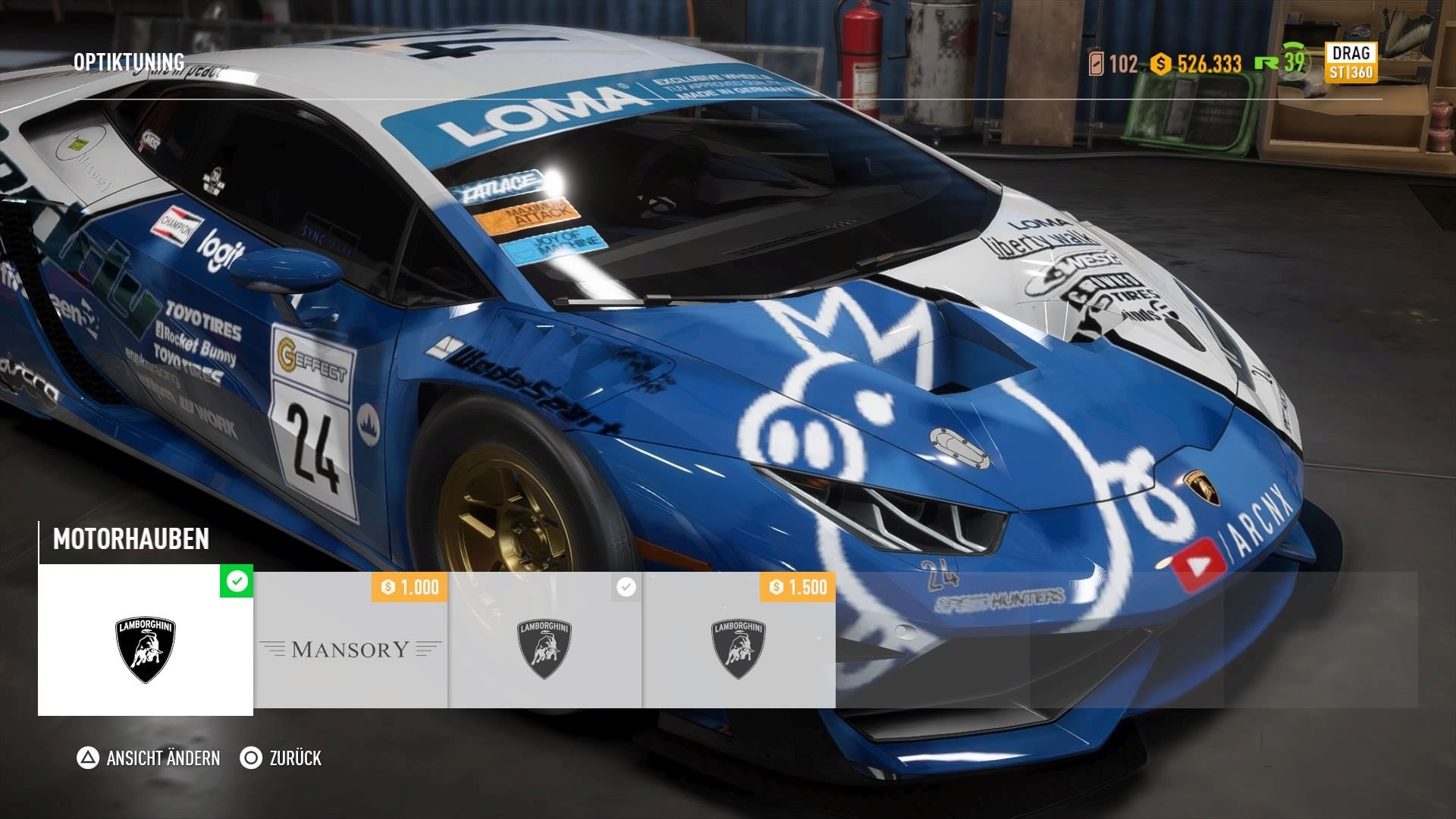This screenshot has width=1456, height=819.
Task: Select the yellow dollar currency icon
Action: [1159, 65]
